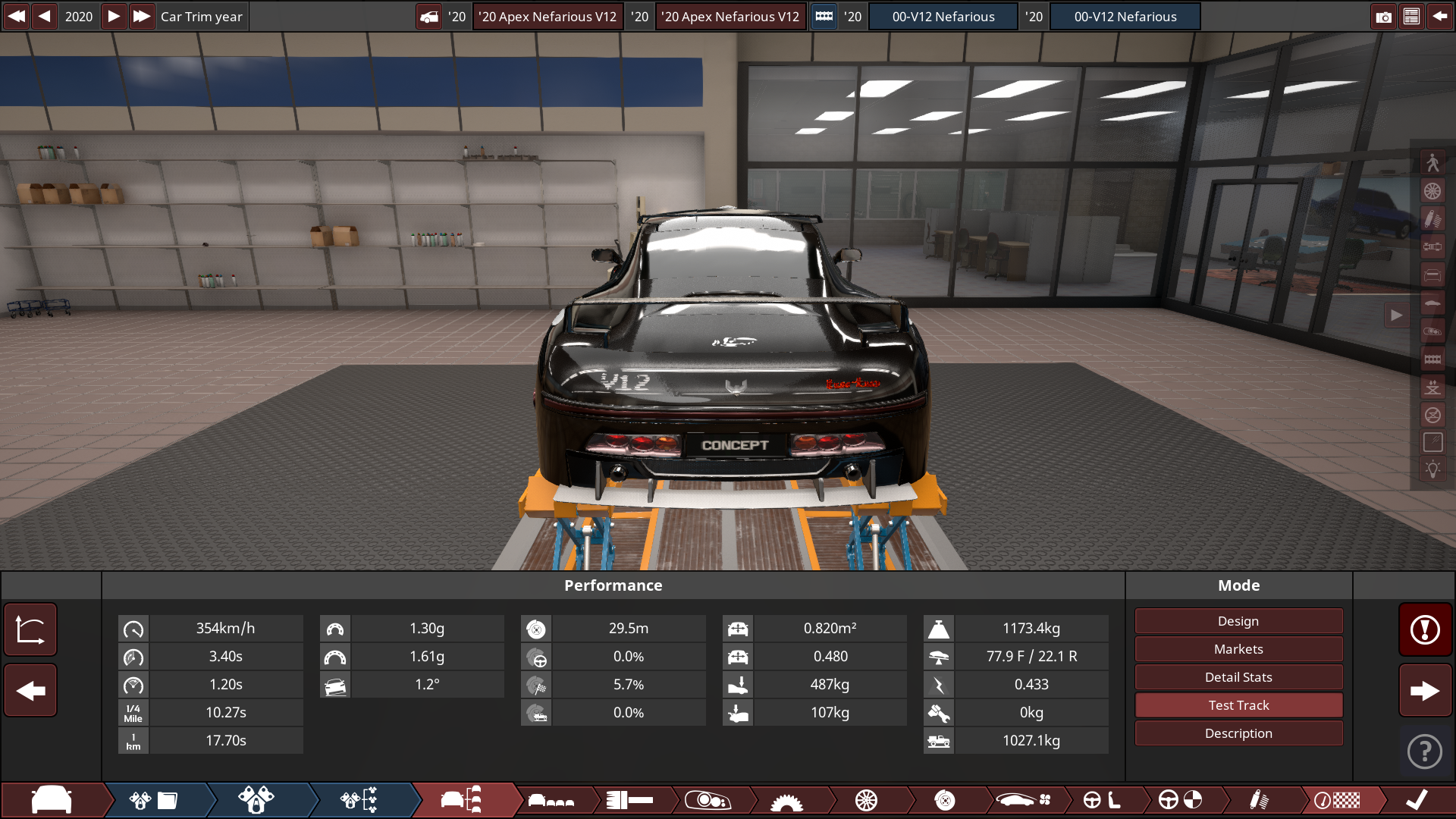Open the '20 Apex Nefarious V12 model selector
Viewport: 1456px width, 819px height.
point(548,16)
